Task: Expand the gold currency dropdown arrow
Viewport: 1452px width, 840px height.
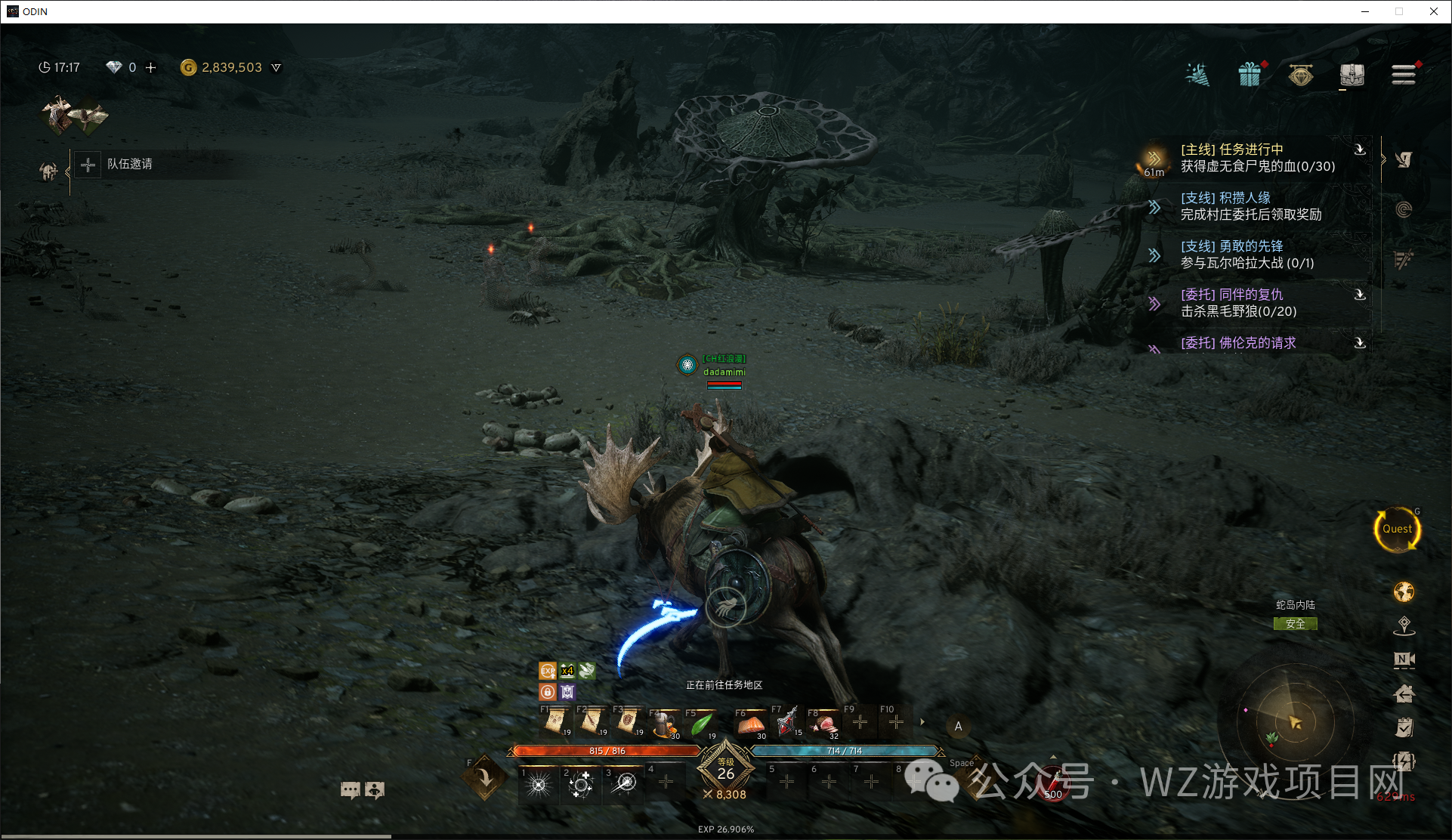Action: tap(276, 67)
